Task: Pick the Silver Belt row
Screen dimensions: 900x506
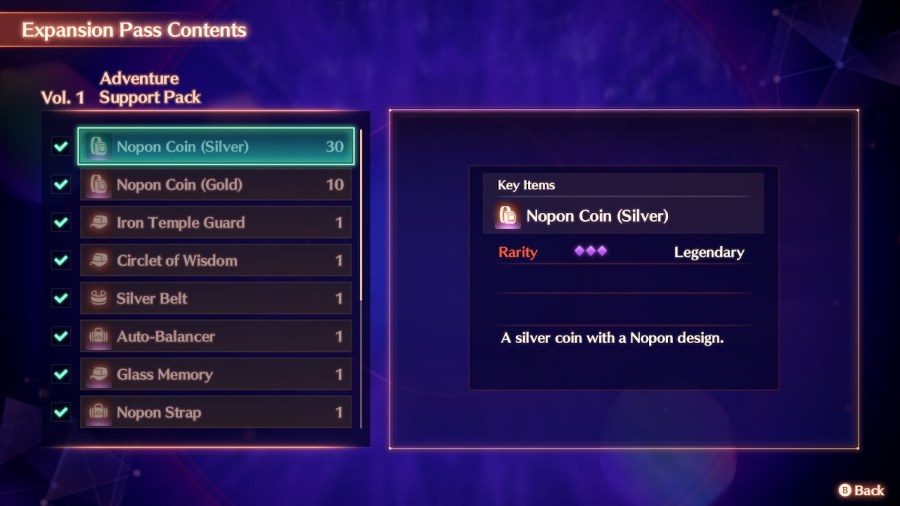Action: [216, 299]
